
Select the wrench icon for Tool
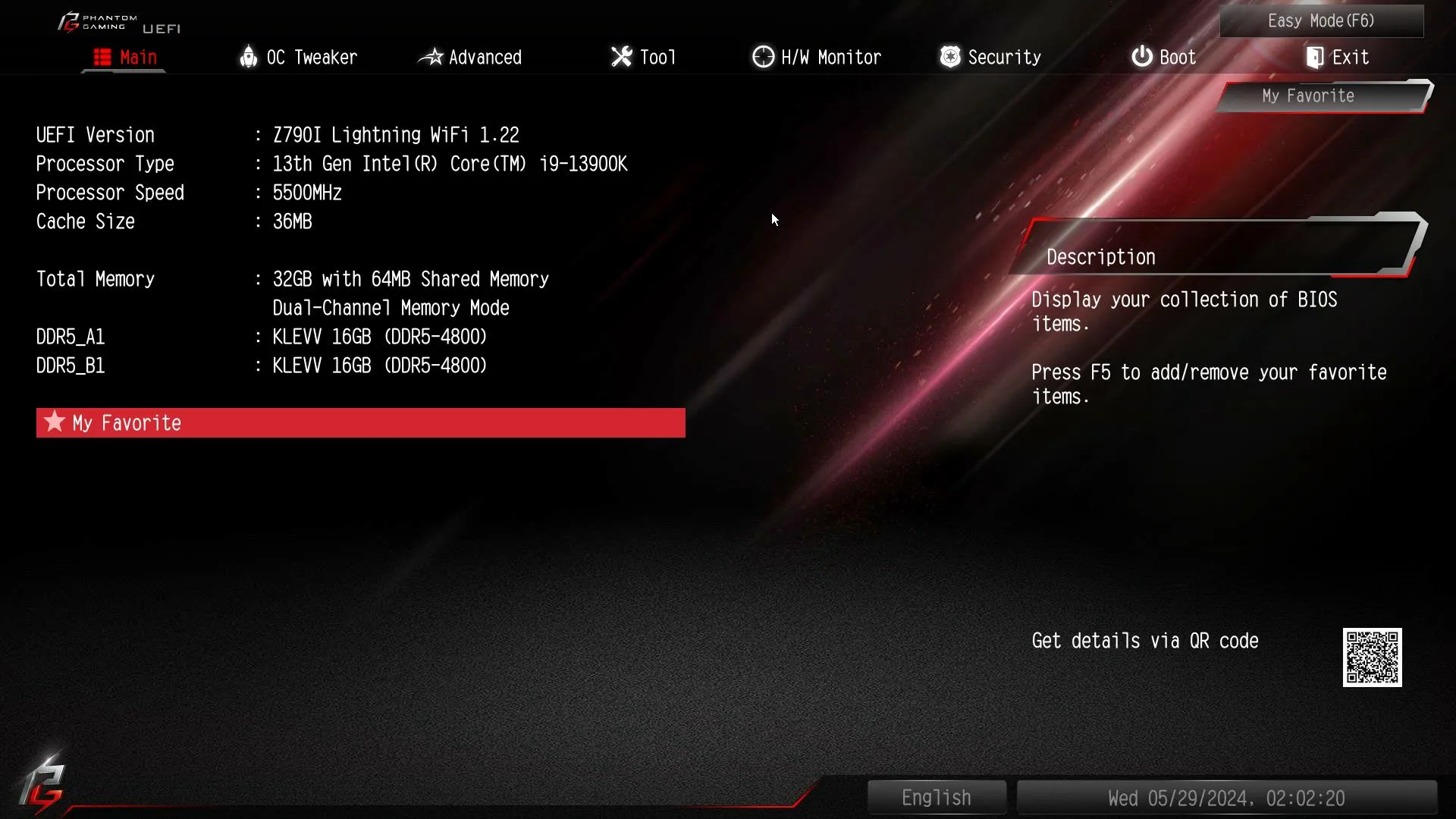(620, 56)
